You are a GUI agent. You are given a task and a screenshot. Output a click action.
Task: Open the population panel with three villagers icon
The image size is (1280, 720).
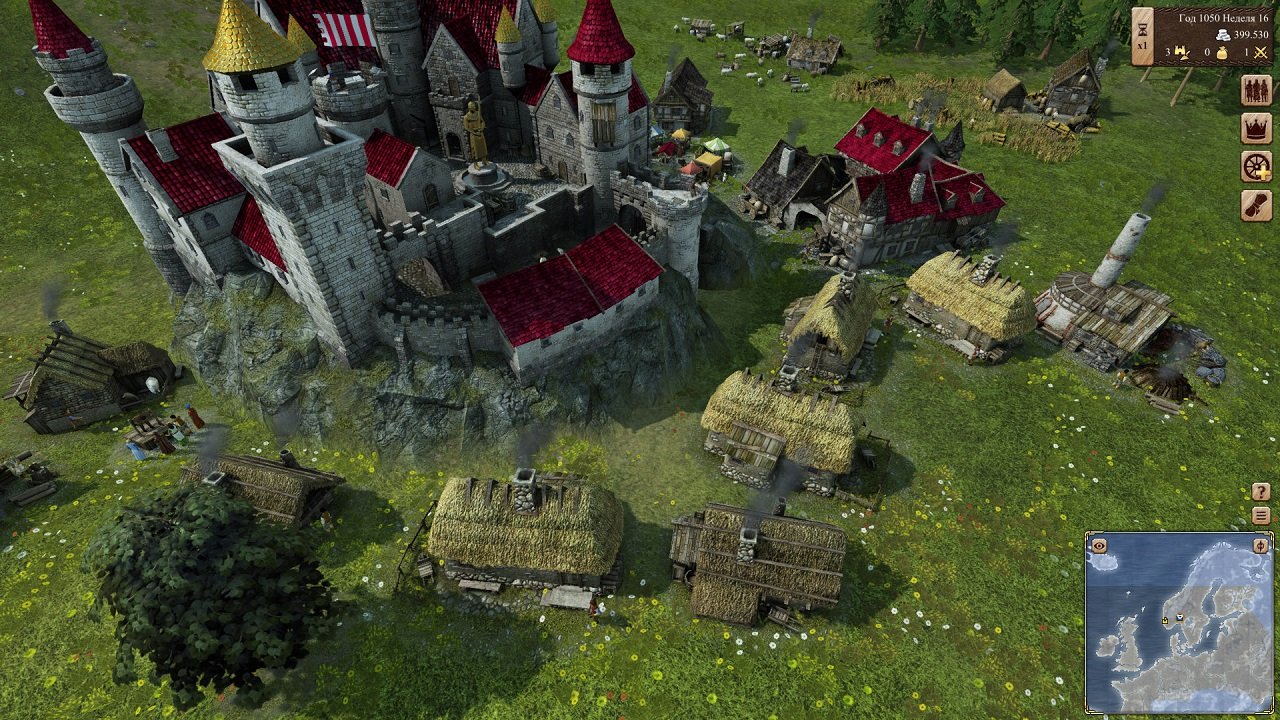click(x=1256, y=90)
